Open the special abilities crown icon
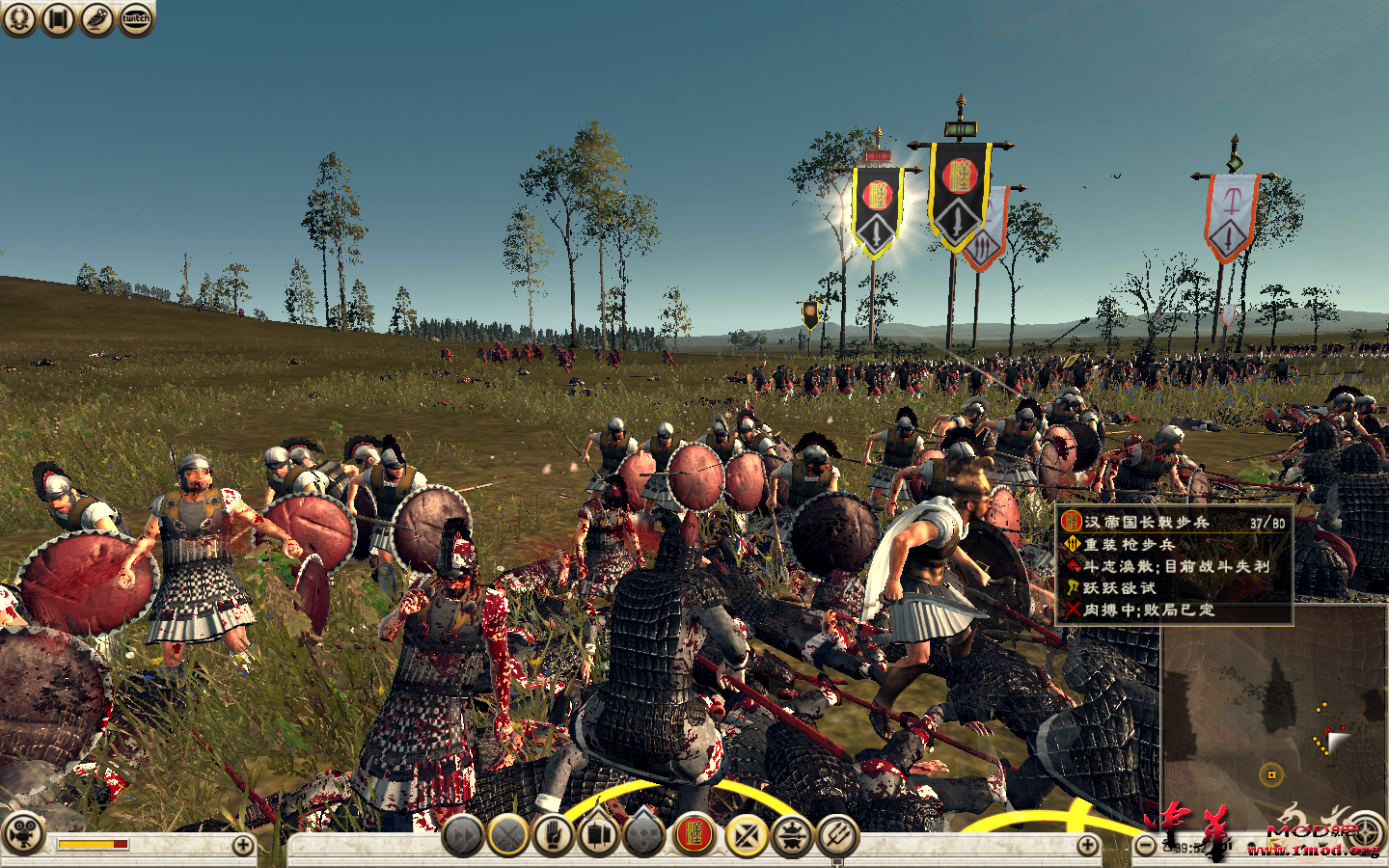The image size is (1389, 868). point(789,836)
